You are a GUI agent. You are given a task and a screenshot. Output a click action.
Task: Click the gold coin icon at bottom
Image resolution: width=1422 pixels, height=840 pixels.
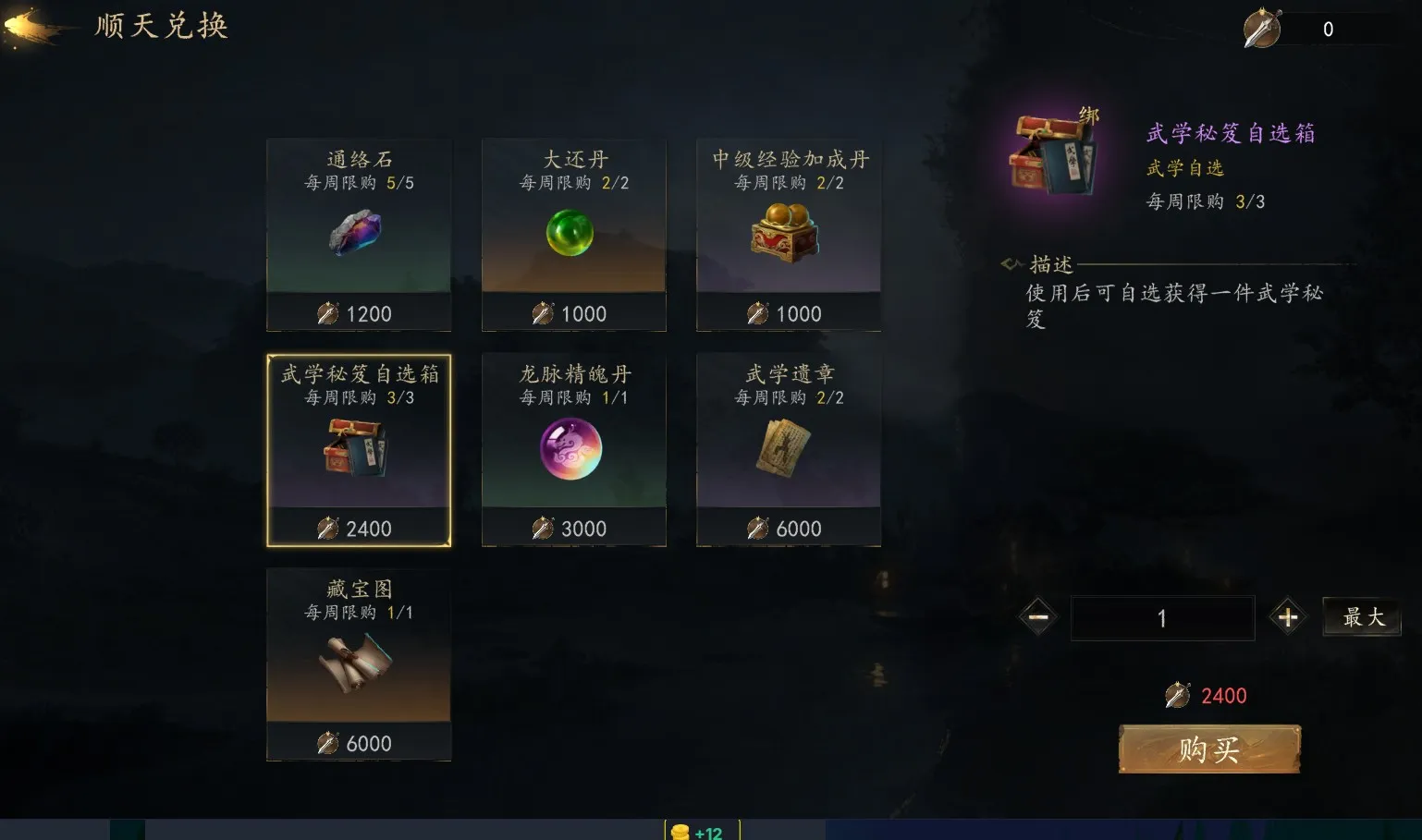[x=681, y=832]
